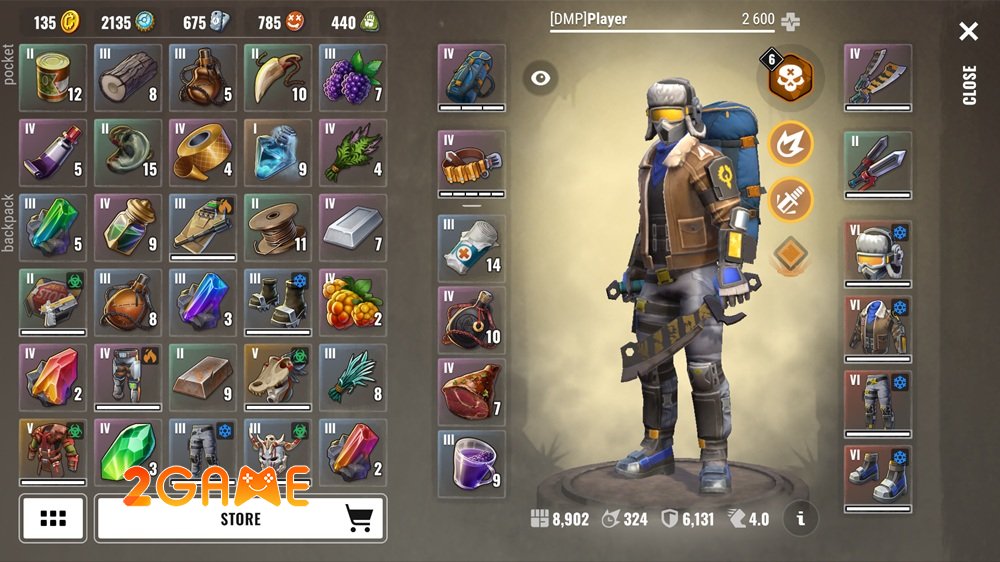Image resolution: width=1000 pixels, height=562 pixels.
Task: Open the Store
Action: click(x=240, y=518)
